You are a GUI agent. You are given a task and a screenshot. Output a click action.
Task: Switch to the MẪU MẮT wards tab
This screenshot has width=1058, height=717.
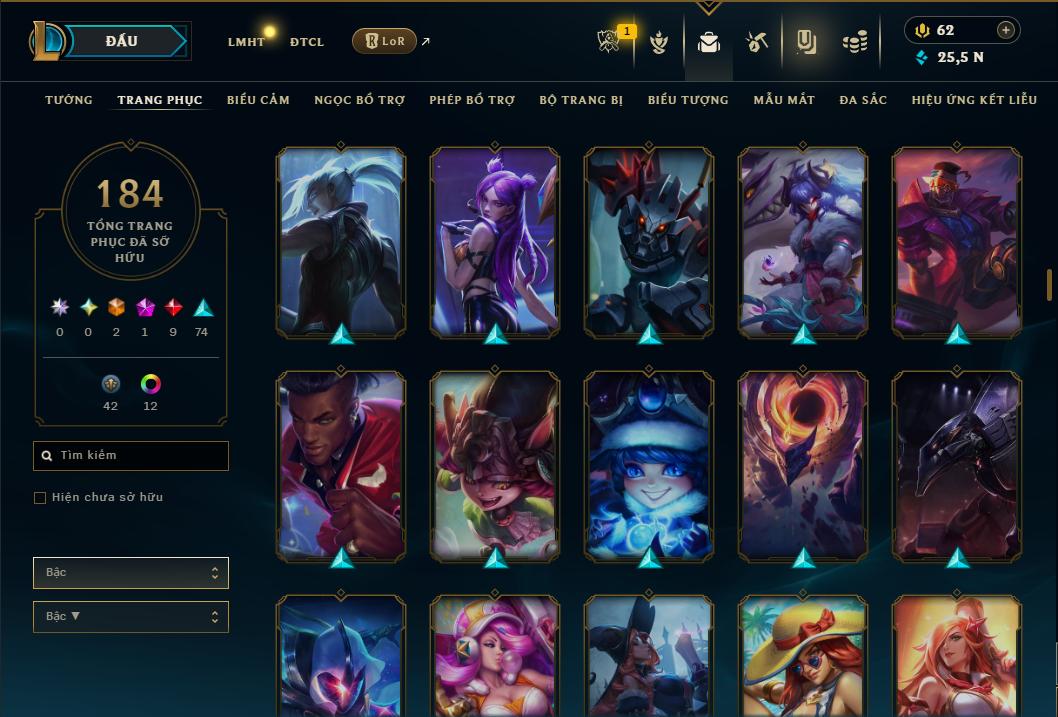(784, 100)
